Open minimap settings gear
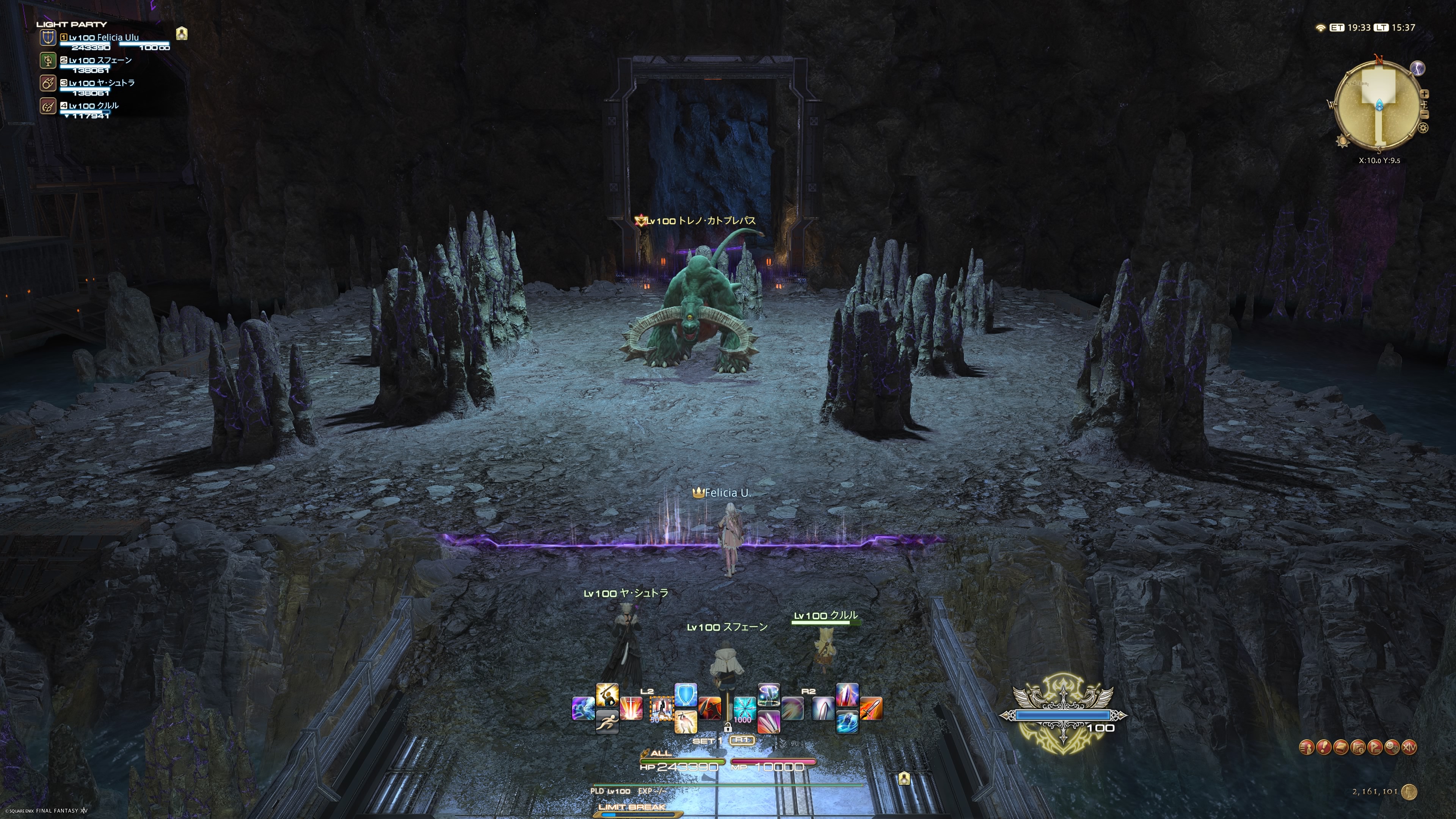 pyautogui.click(x=1423, y=128)
